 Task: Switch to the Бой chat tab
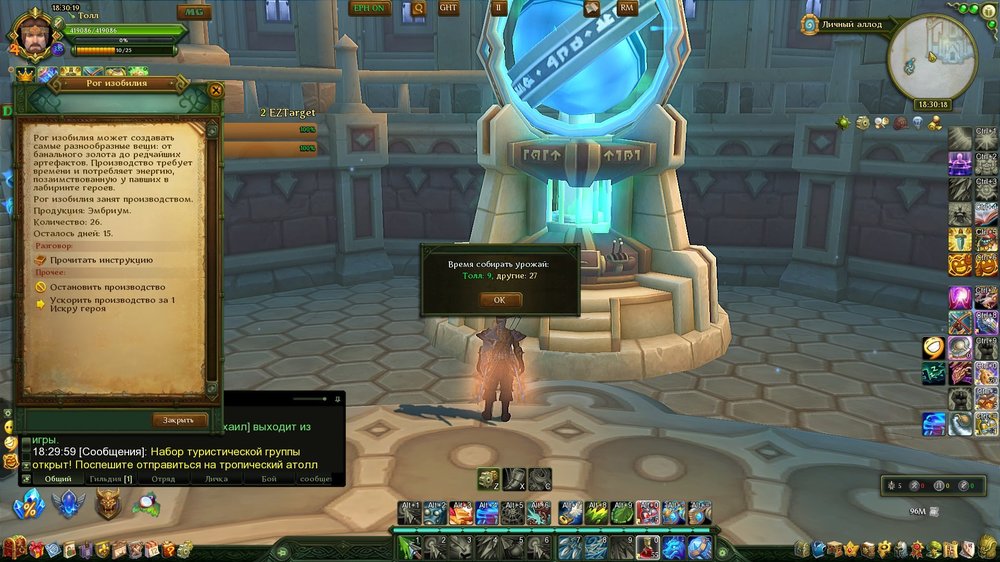(269, 479)
